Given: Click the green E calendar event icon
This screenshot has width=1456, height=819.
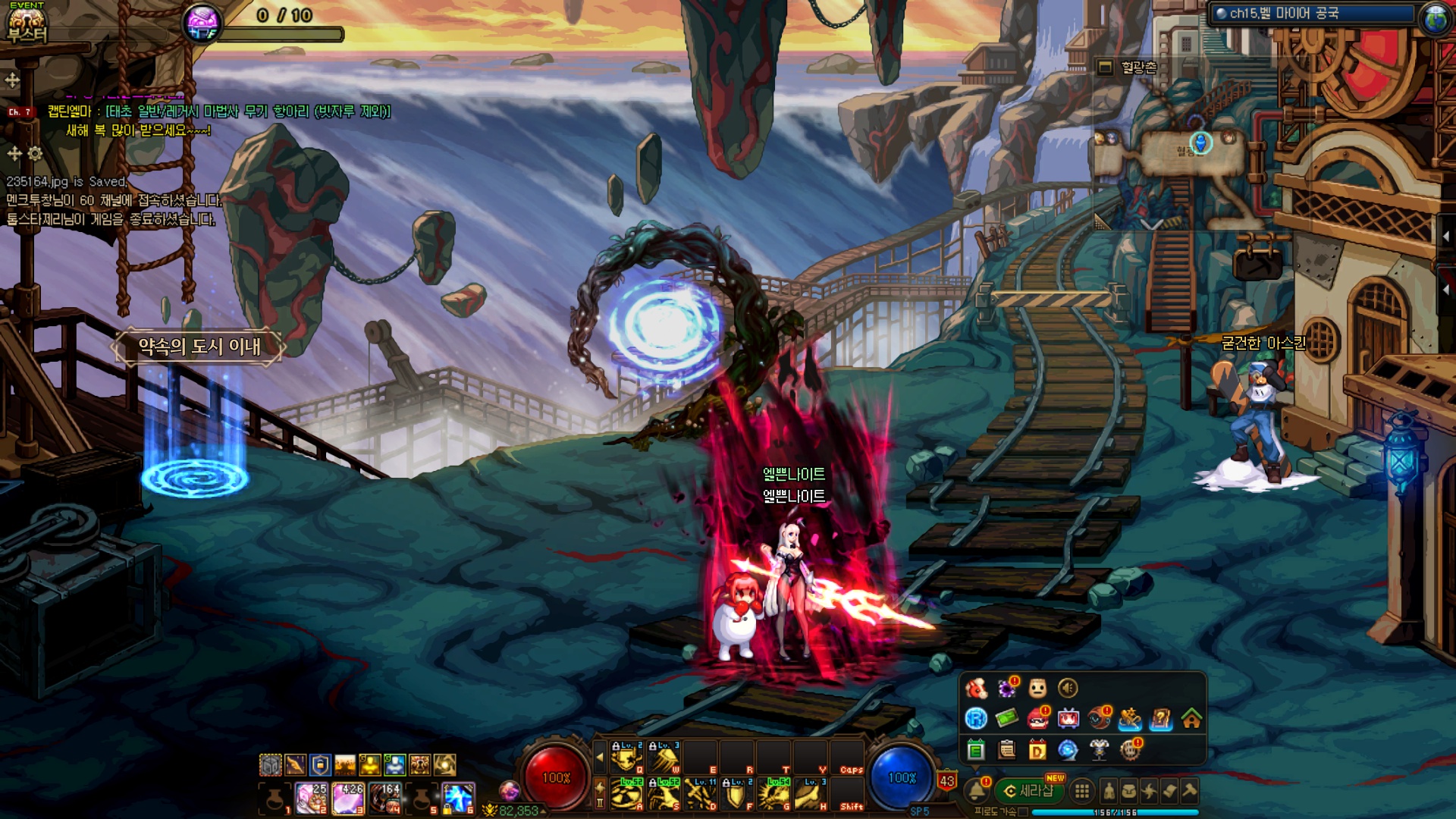Looking at the screenshot, I should pyautogui.click(x=976, y=750).
